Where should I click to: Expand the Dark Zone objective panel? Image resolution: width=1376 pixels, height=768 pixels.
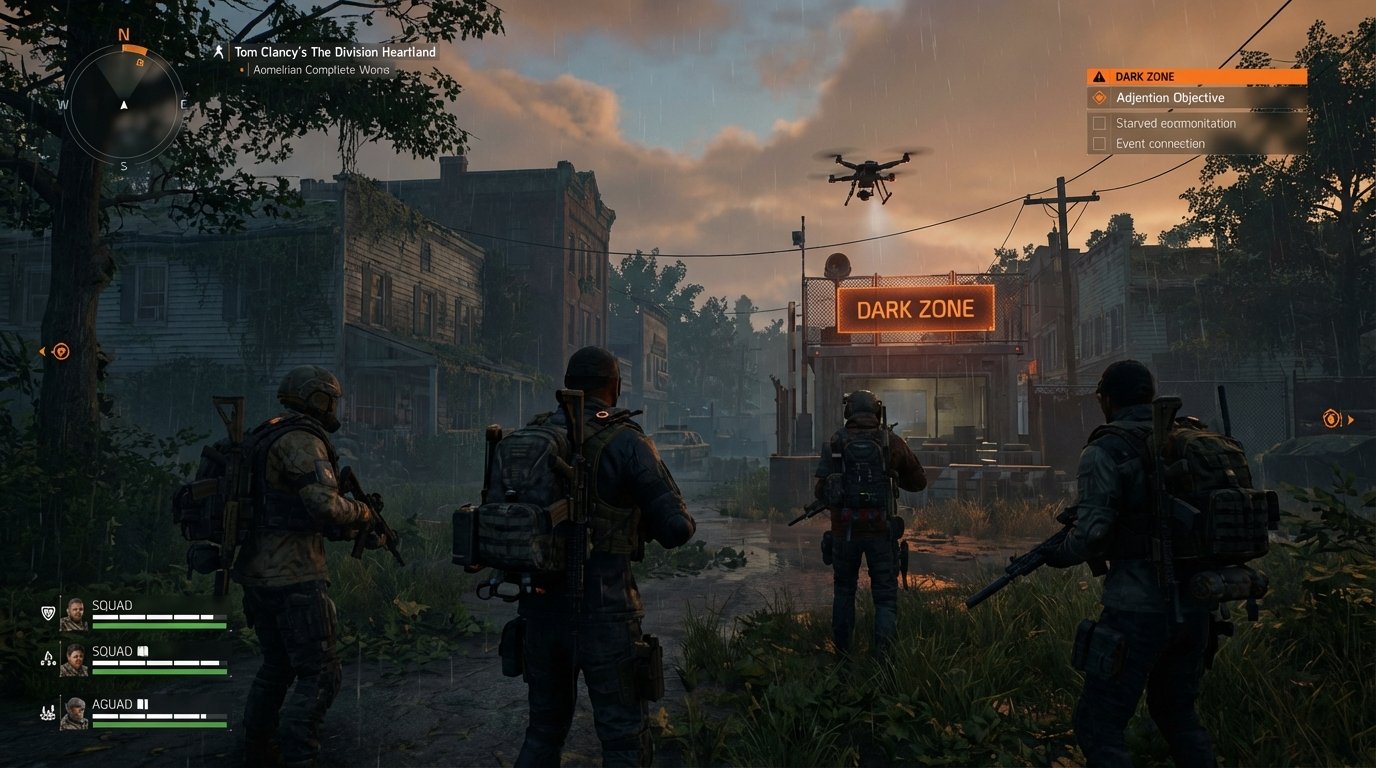coord(1196,75)
